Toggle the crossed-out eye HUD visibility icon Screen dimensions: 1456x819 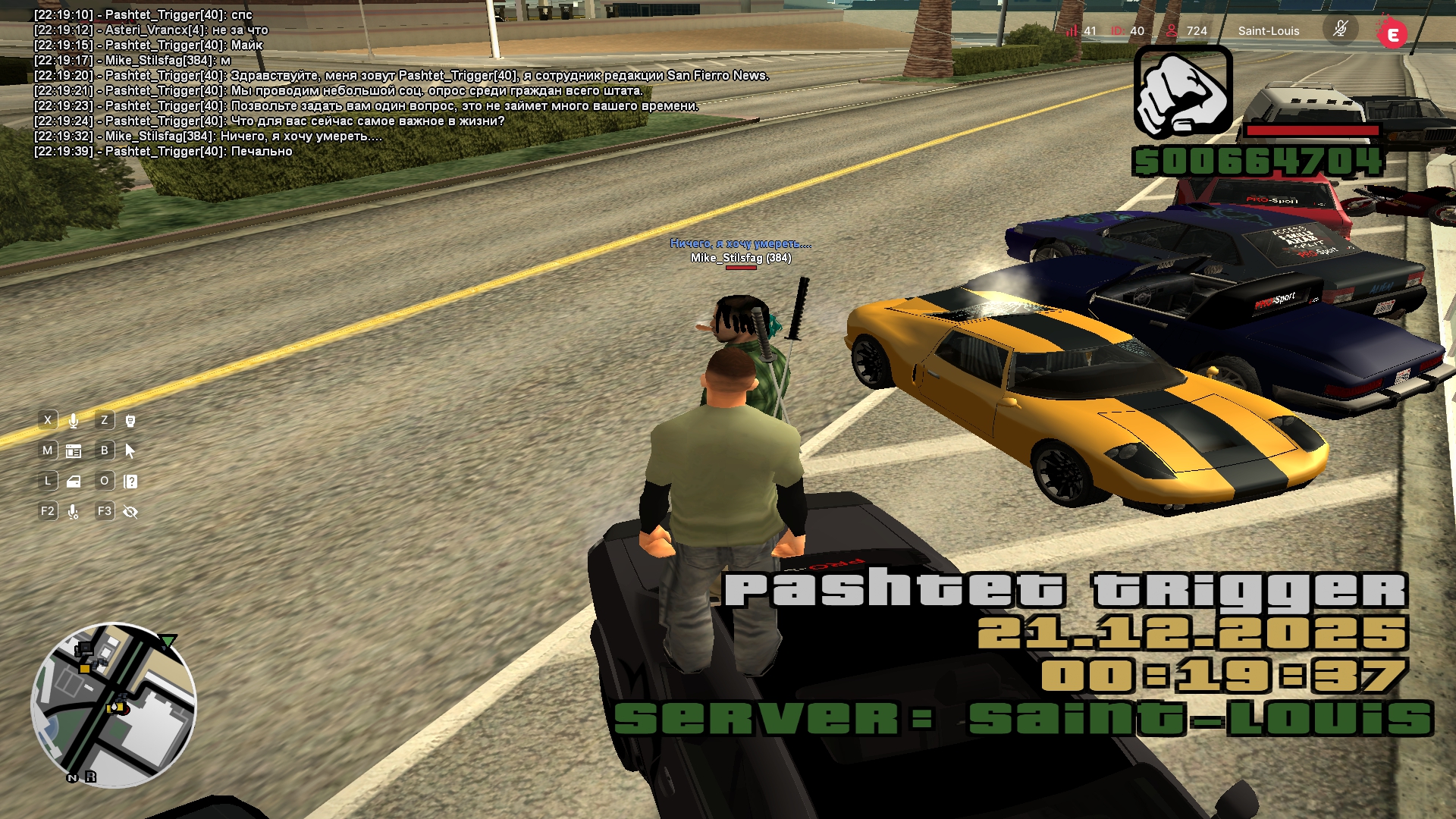coord(130,512)
